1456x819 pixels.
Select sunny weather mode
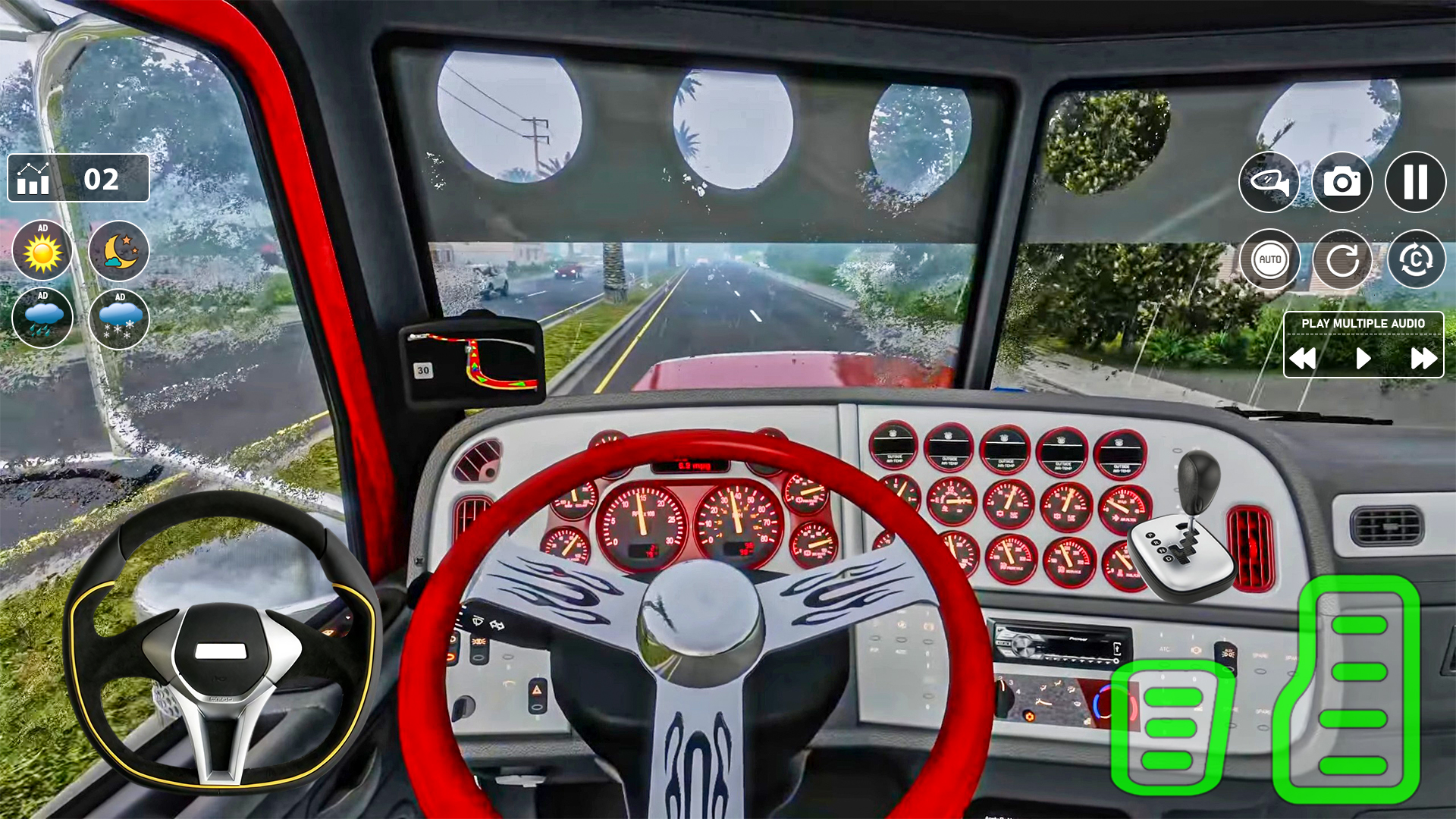(42, 252)
